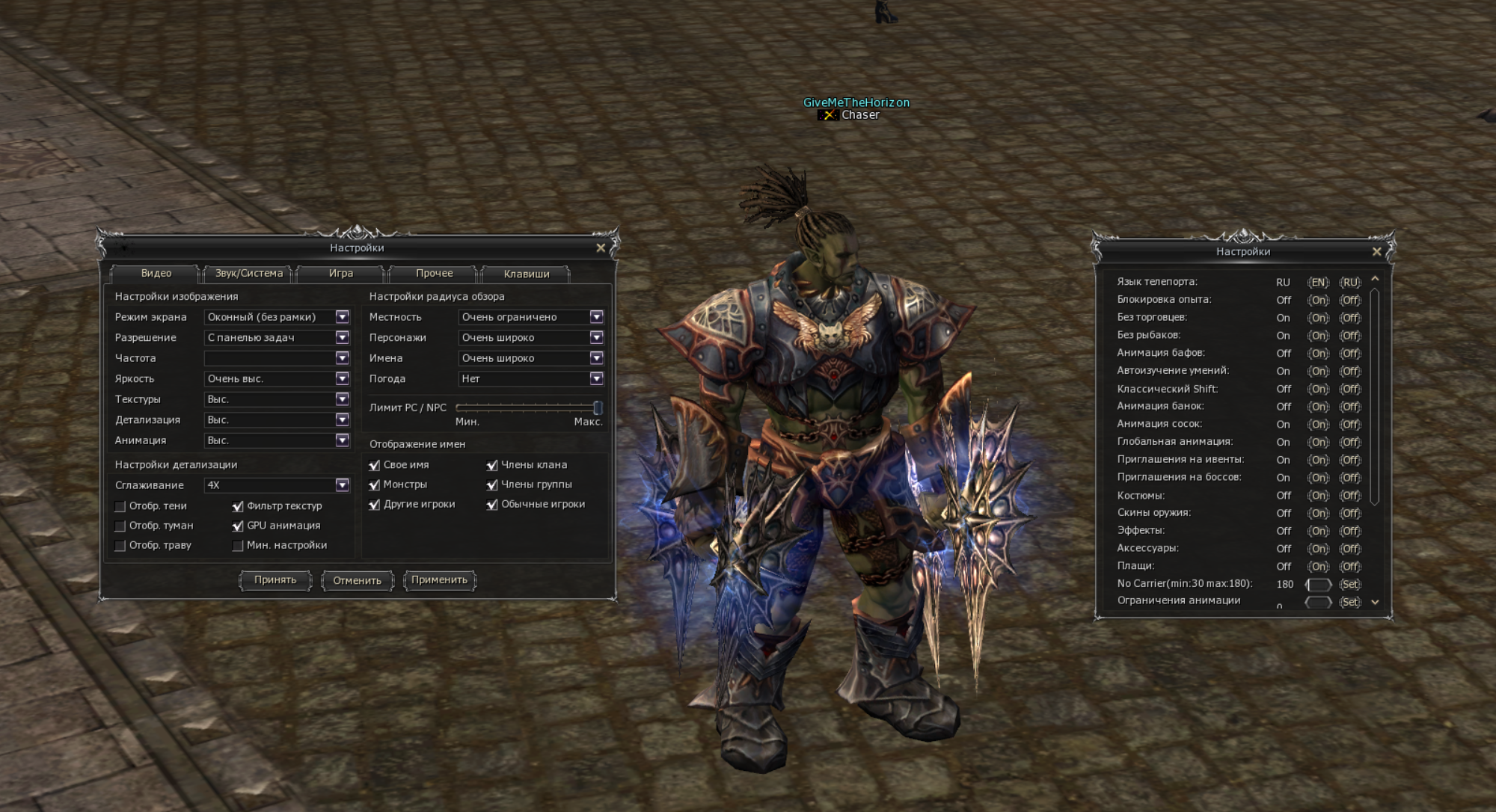The width and height of the screenshot is (1496, 812).
Task: Tick the Мин. настройки checkbox
Action: tap(238, 546)
